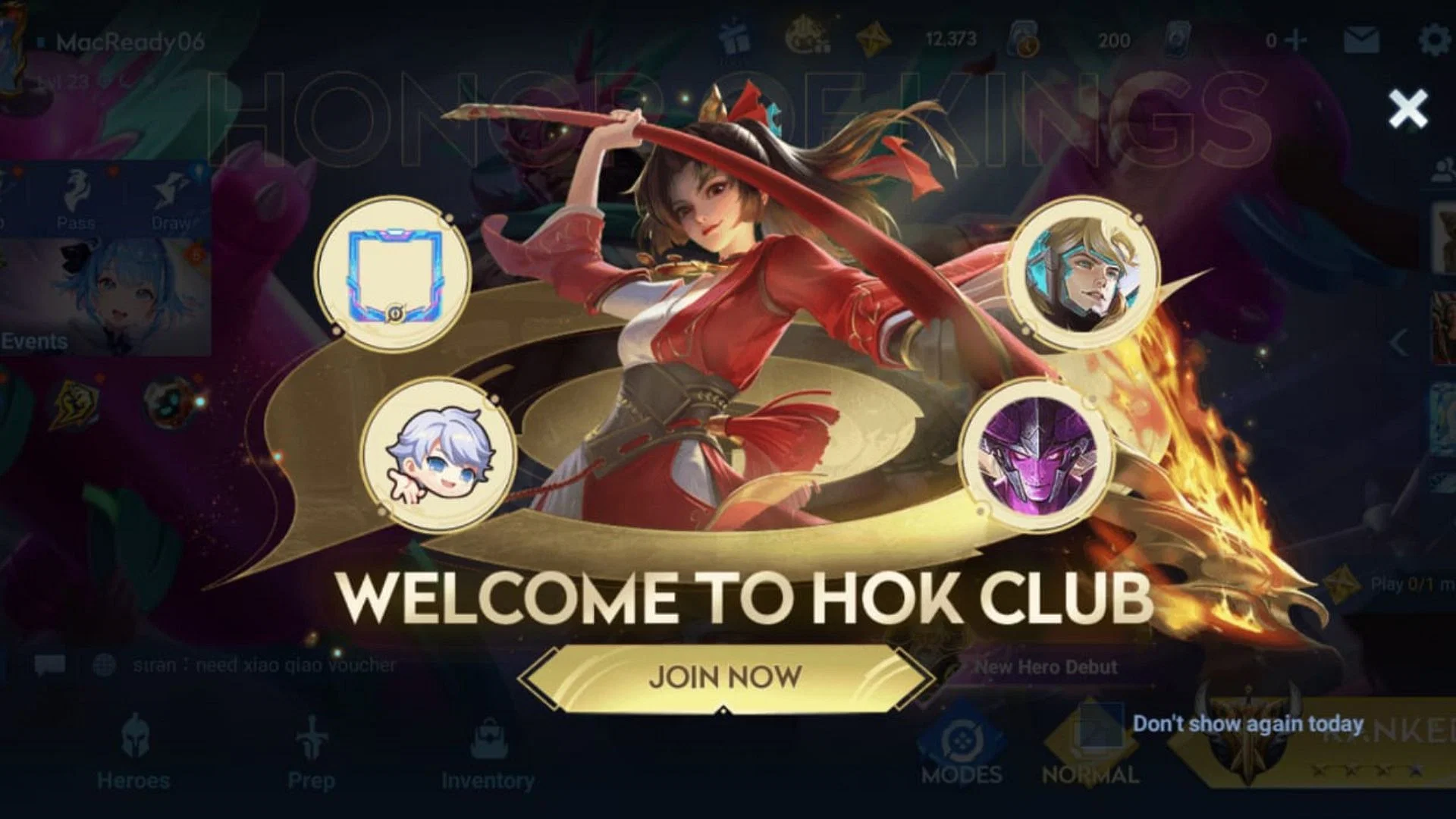Screen dimensions: 1456x819
Task: Open the gift box icon
Action: (x=733, y=39)
